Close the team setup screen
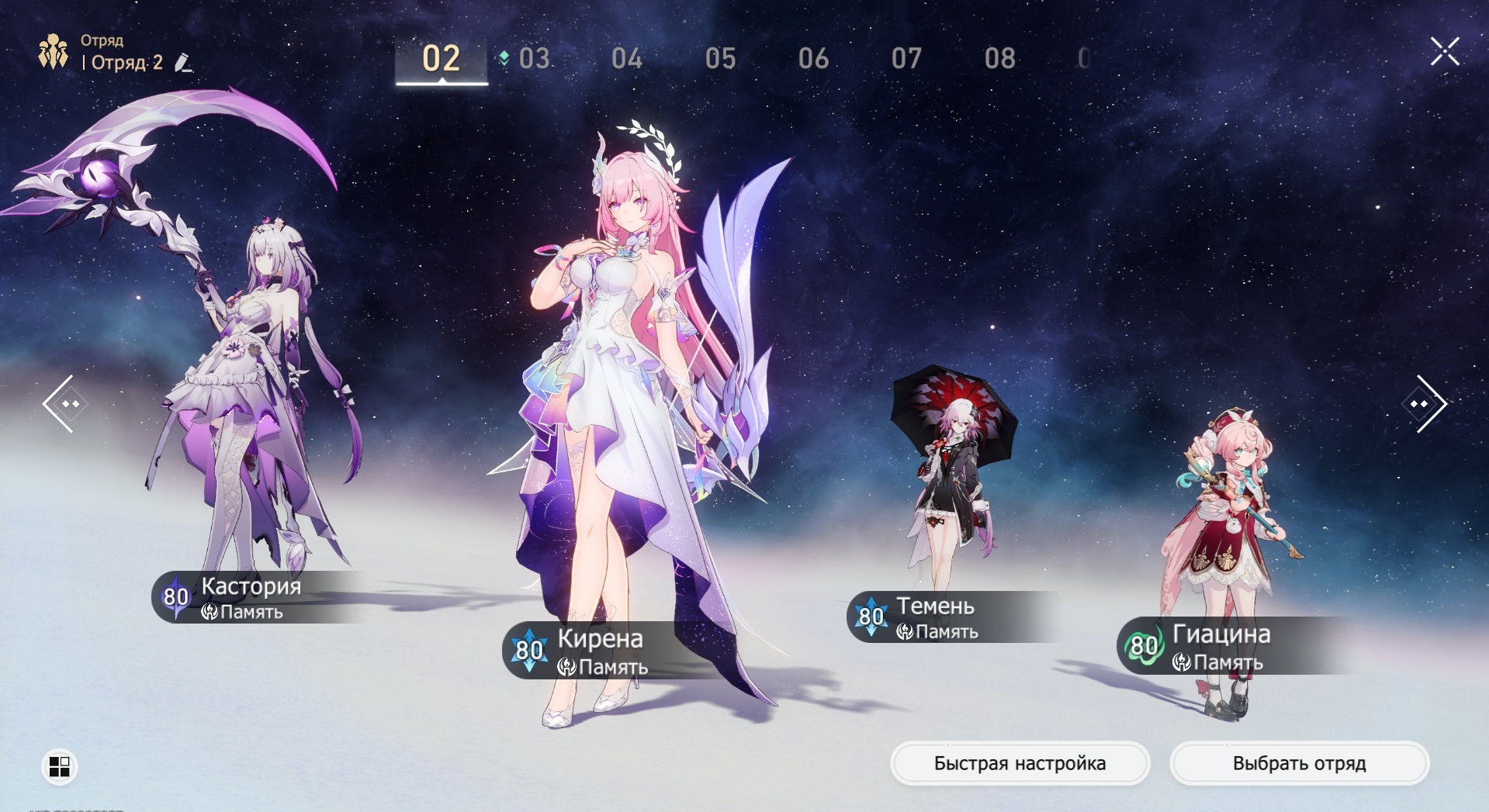This screenshot has width=1489, height=812. [x=1445, y=52]
